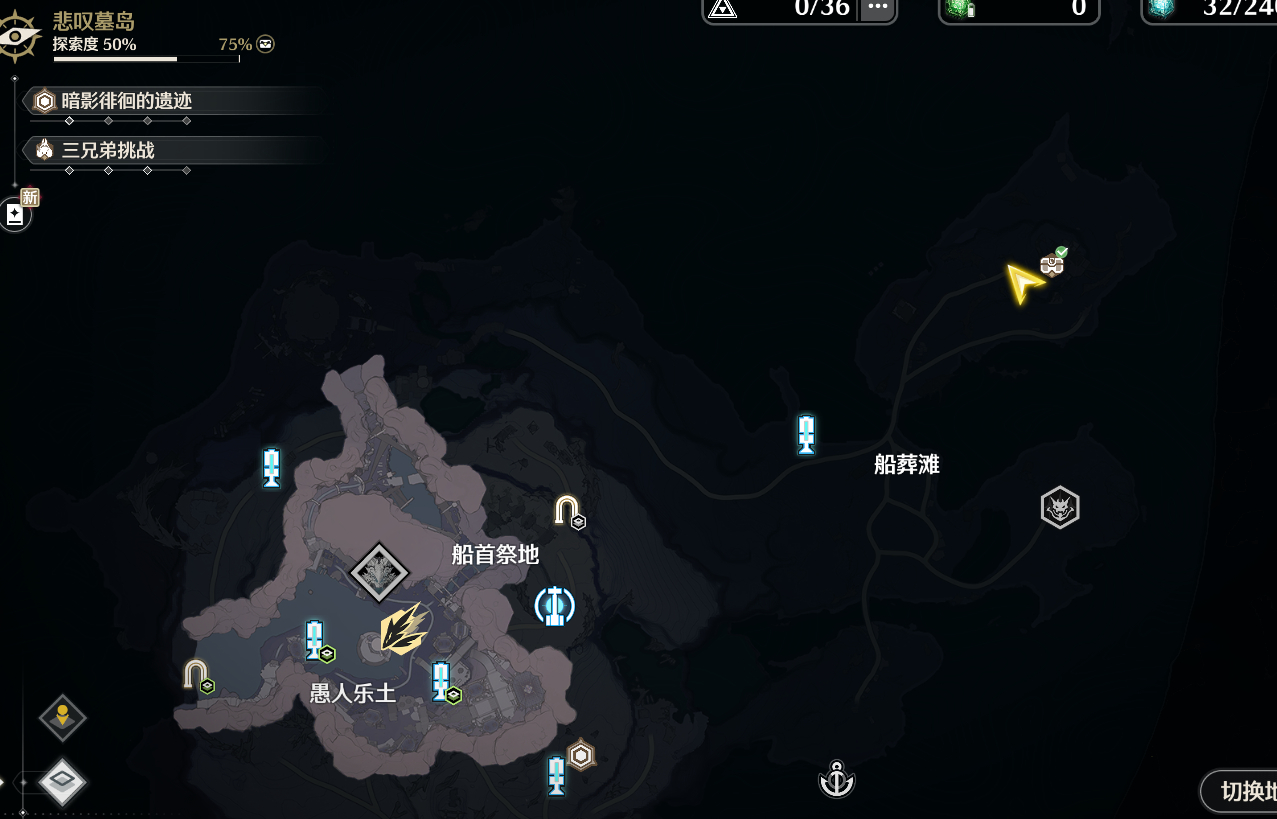Open the 悲叹墓岛 region eye emblem
1277x819 pixels.
(x=18, y=37)
